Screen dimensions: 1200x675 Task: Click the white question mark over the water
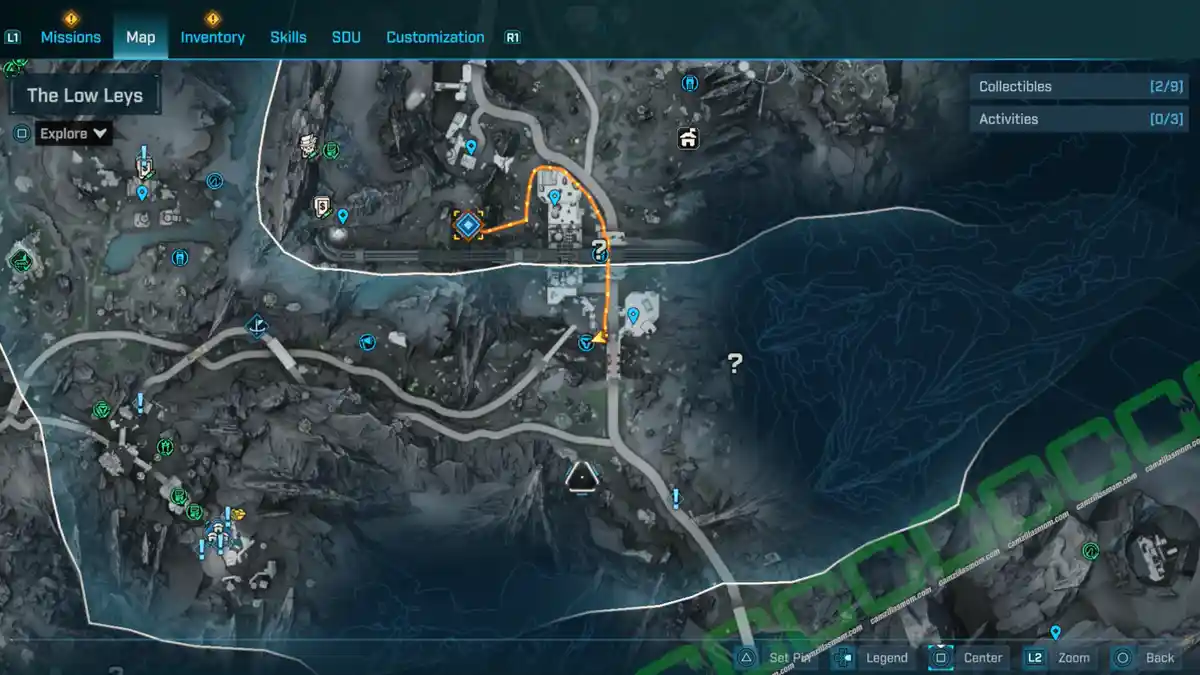(735, 363)
